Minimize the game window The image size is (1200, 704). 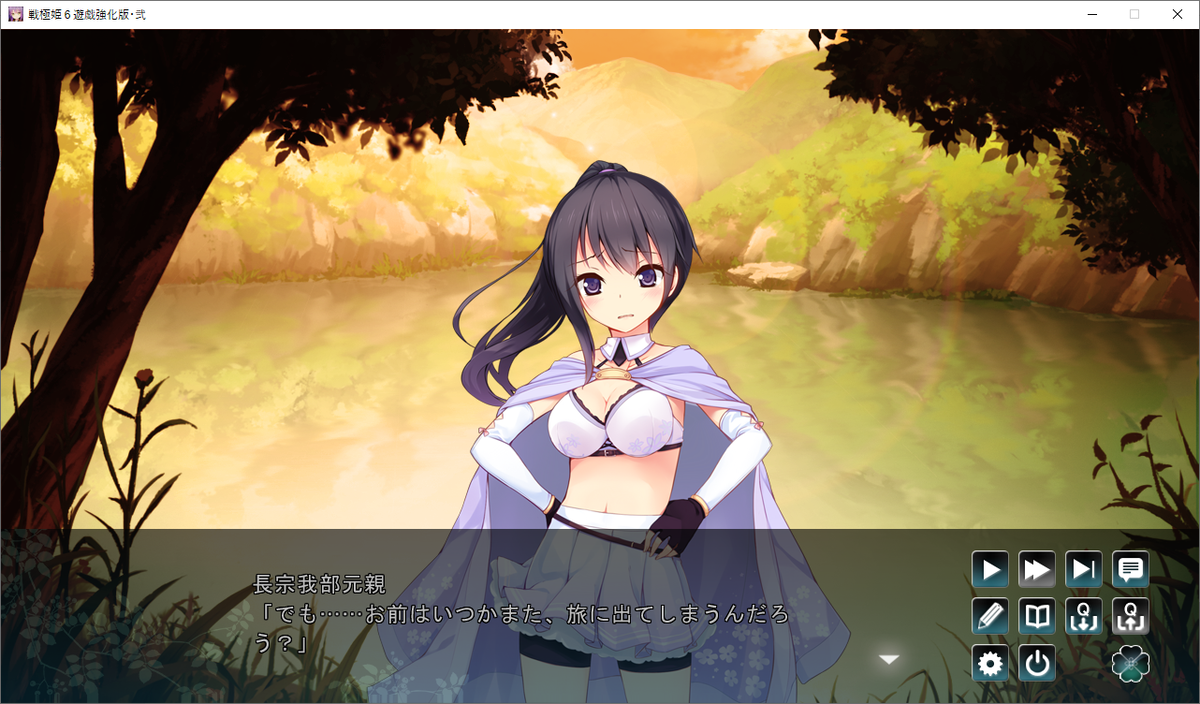click(1090, 14)
